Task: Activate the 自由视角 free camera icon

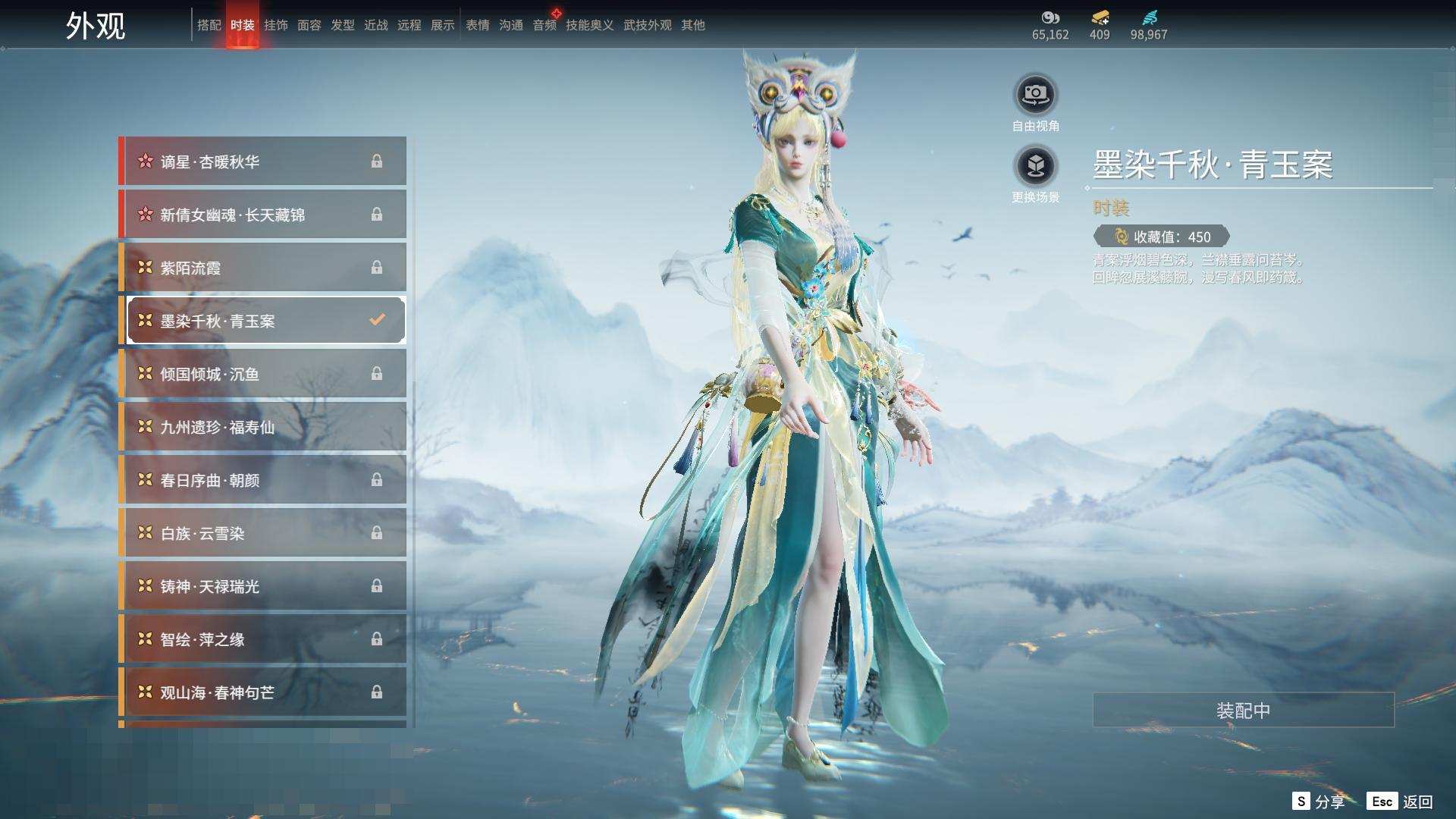Action: click(x=1035, y=96)
